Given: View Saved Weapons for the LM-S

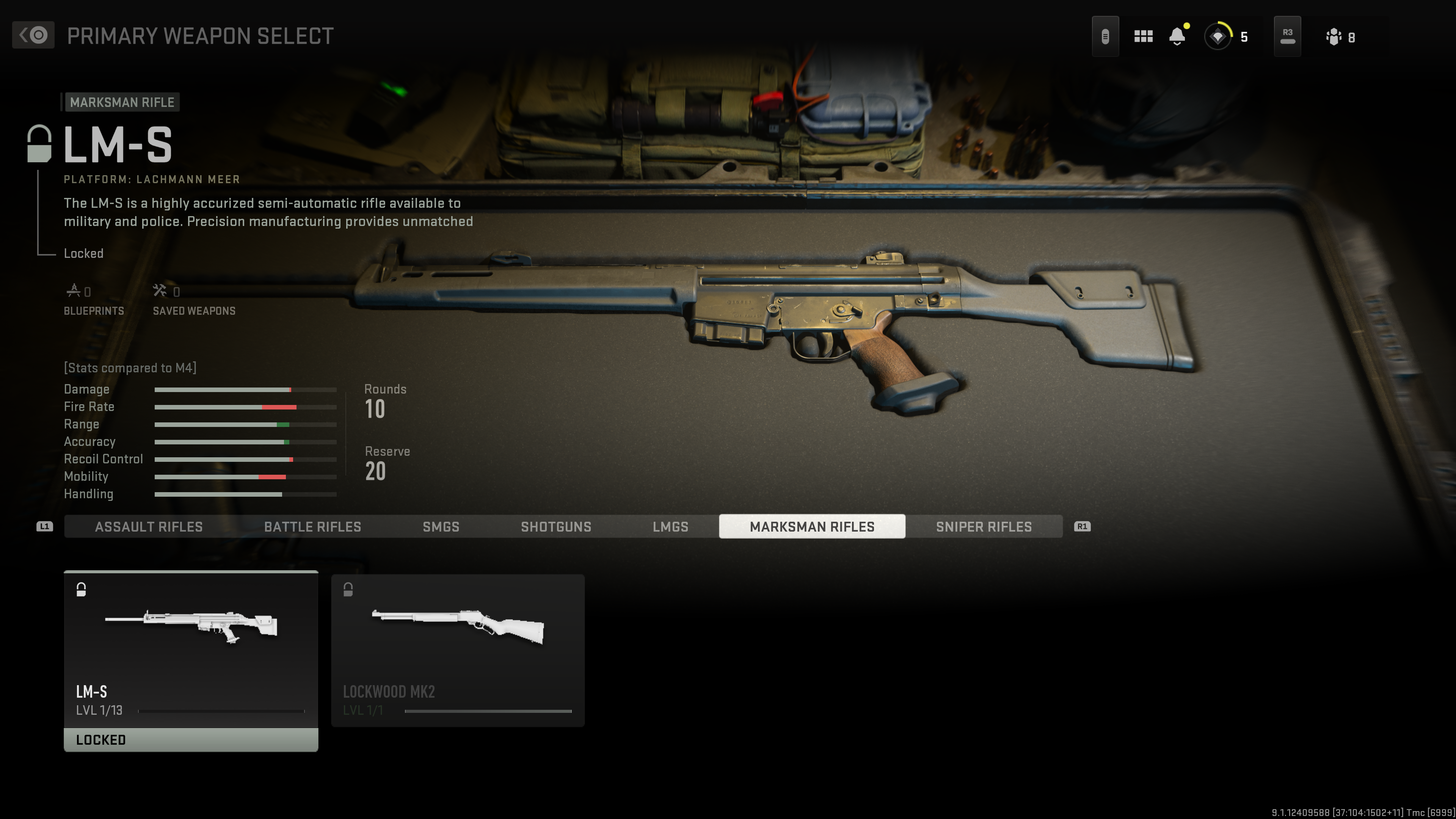Looking at the screenshot, I should tap(194, 300).
